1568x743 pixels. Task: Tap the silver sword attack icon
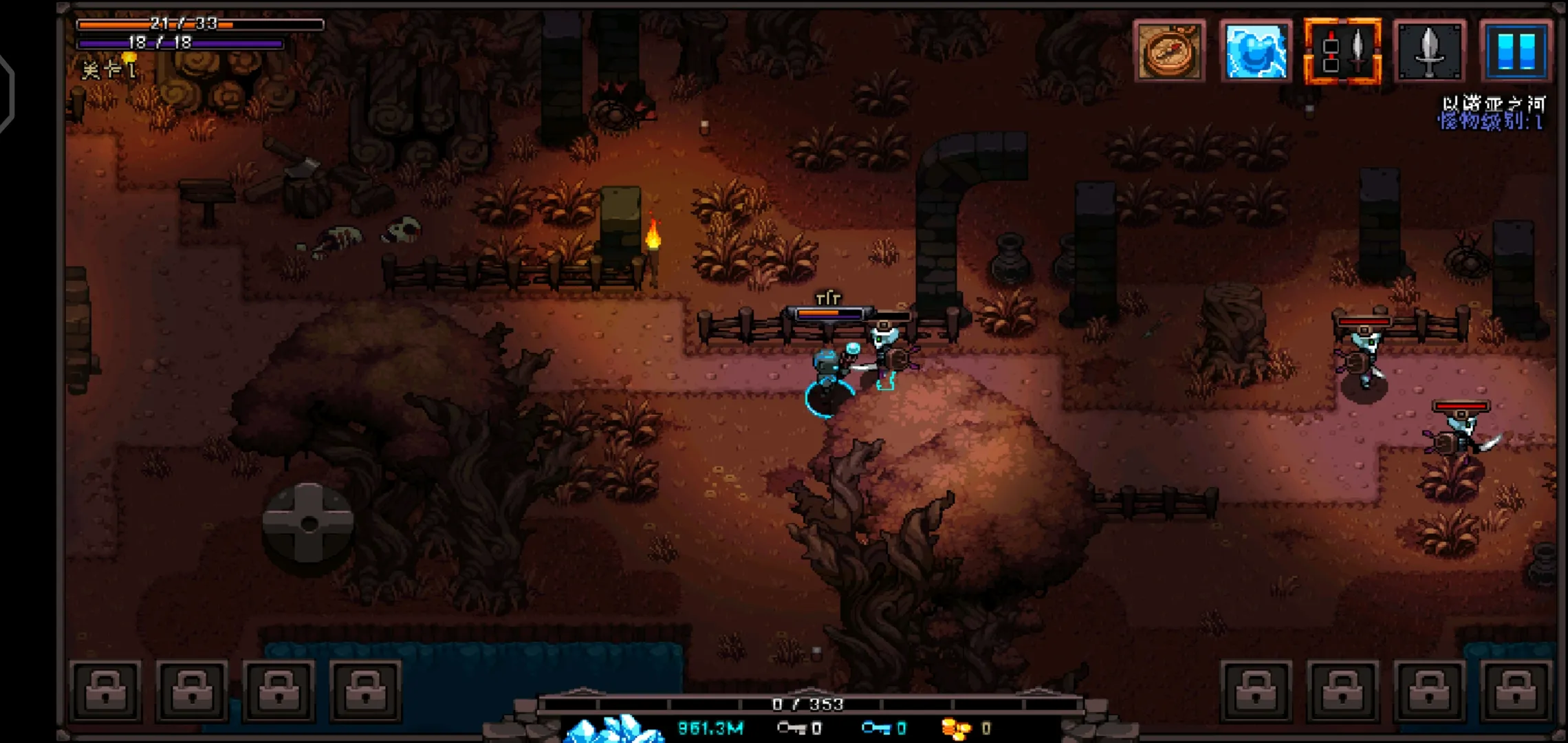coord(1429,51)
